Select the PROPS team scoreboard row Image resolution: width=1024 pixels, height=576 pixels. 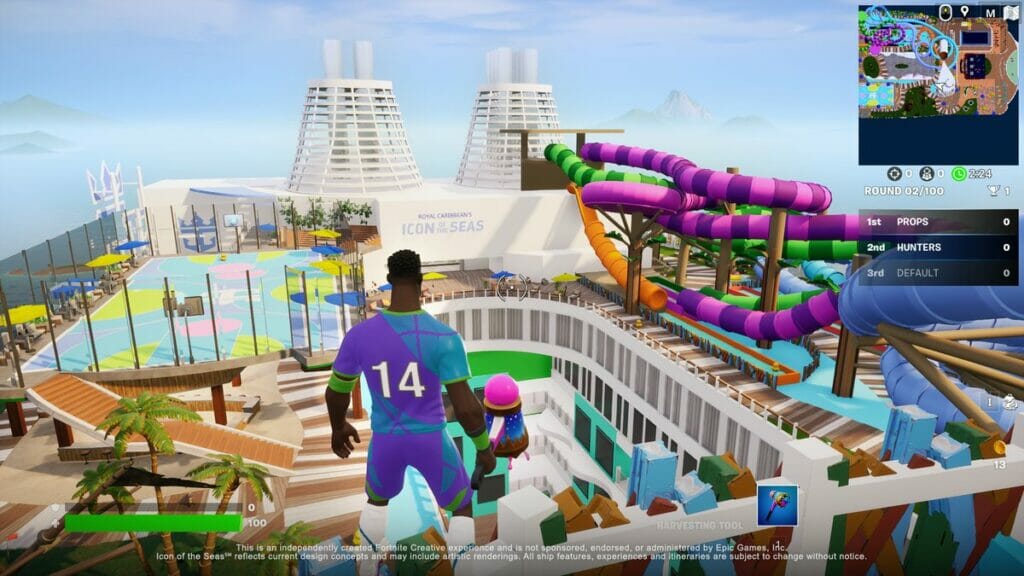pos(938,221)
